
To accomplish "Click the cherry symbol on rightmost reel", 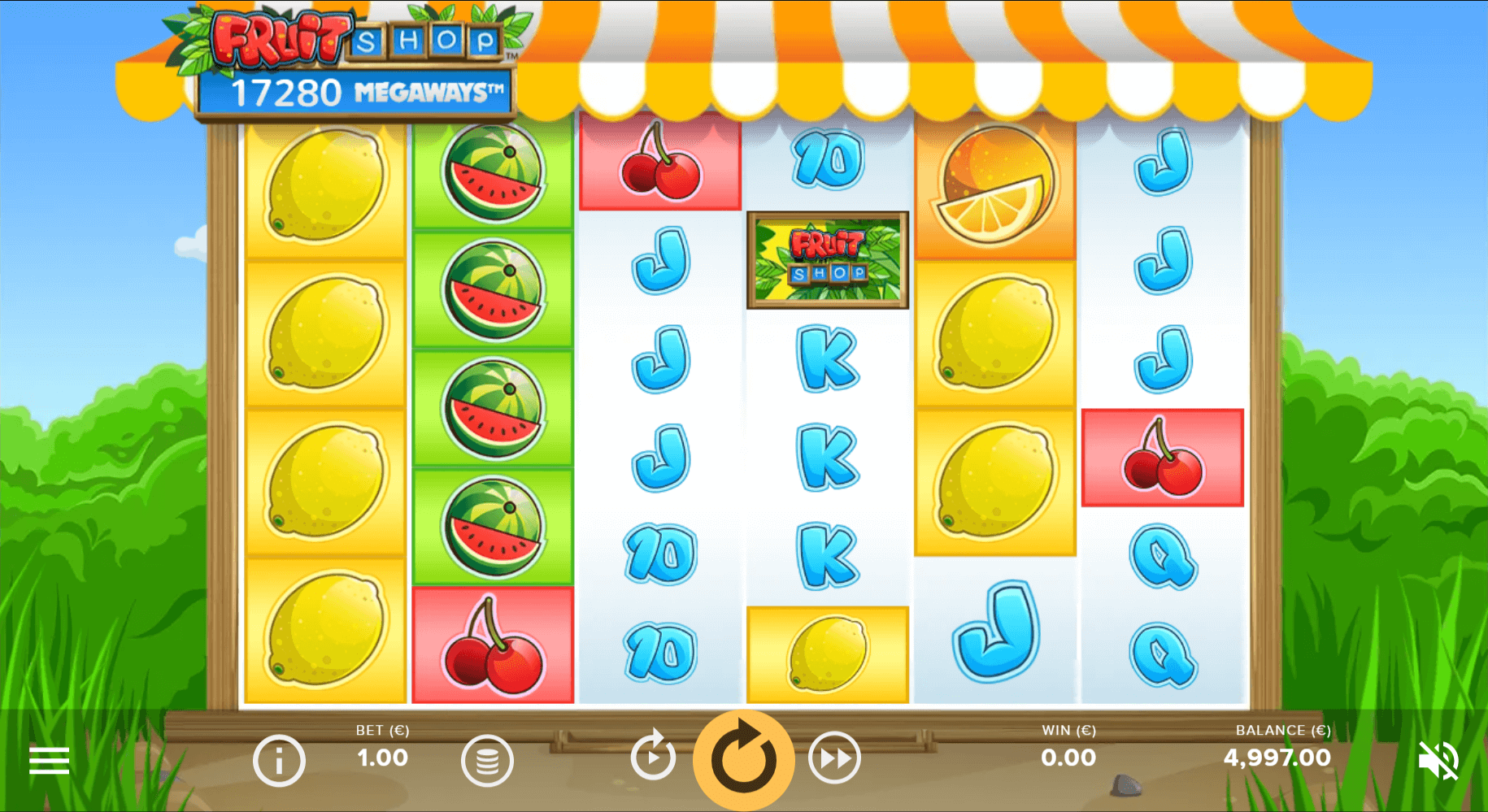I will [1161, 457].
